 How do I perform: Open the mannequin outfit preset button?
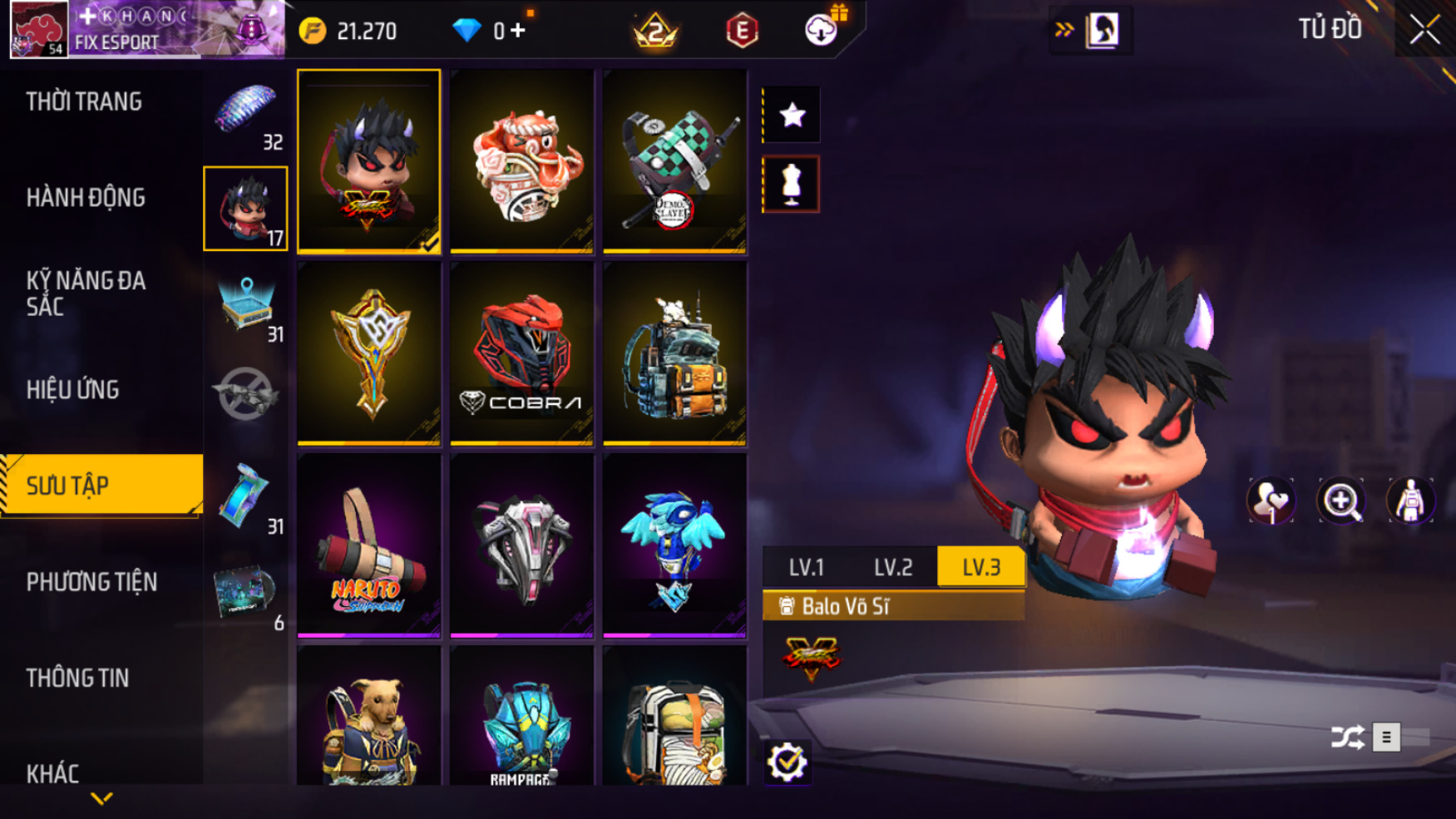point(791,184)
